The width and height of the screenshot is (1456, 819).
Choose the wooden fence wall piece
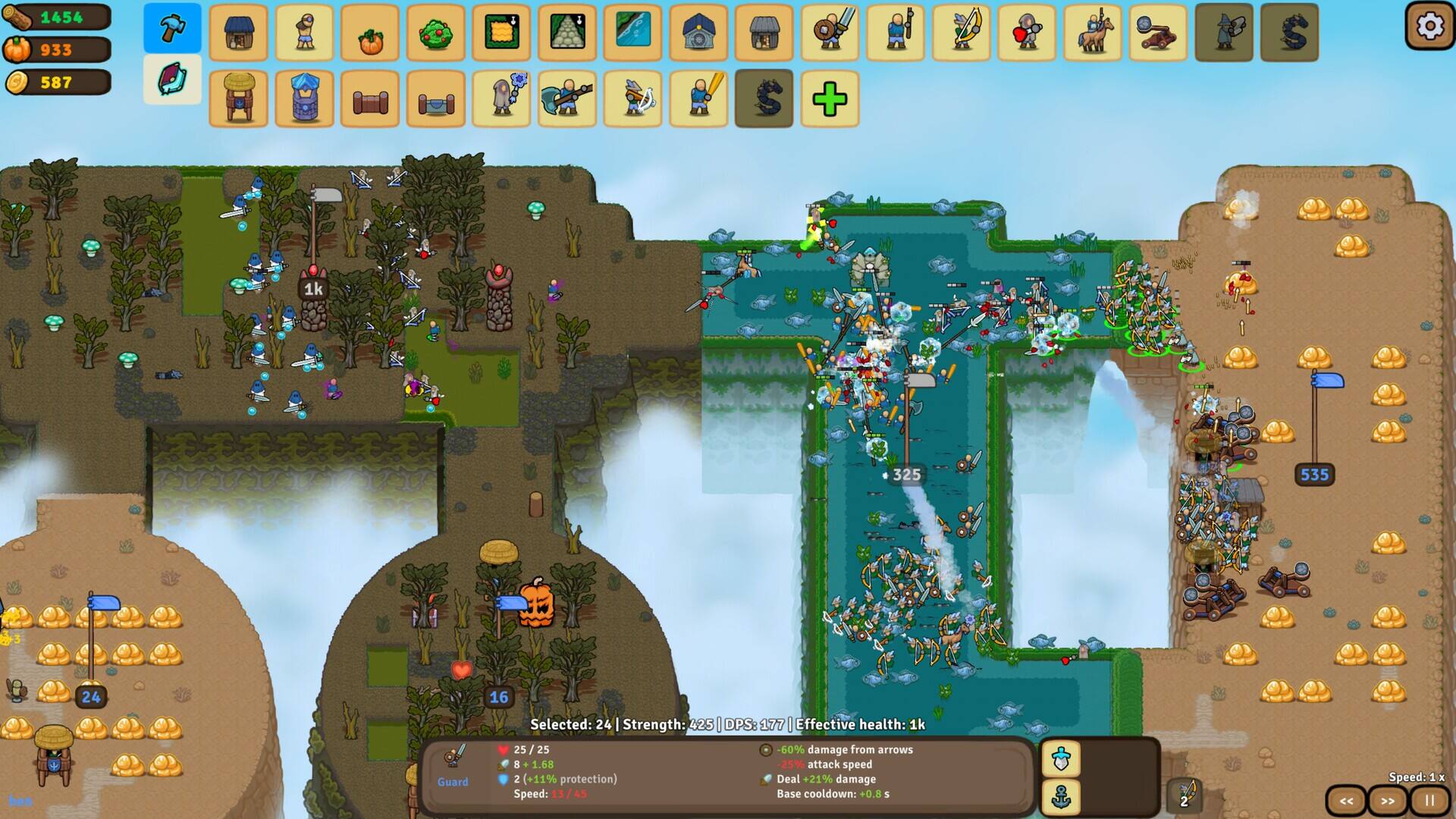(x=370, y=99)
